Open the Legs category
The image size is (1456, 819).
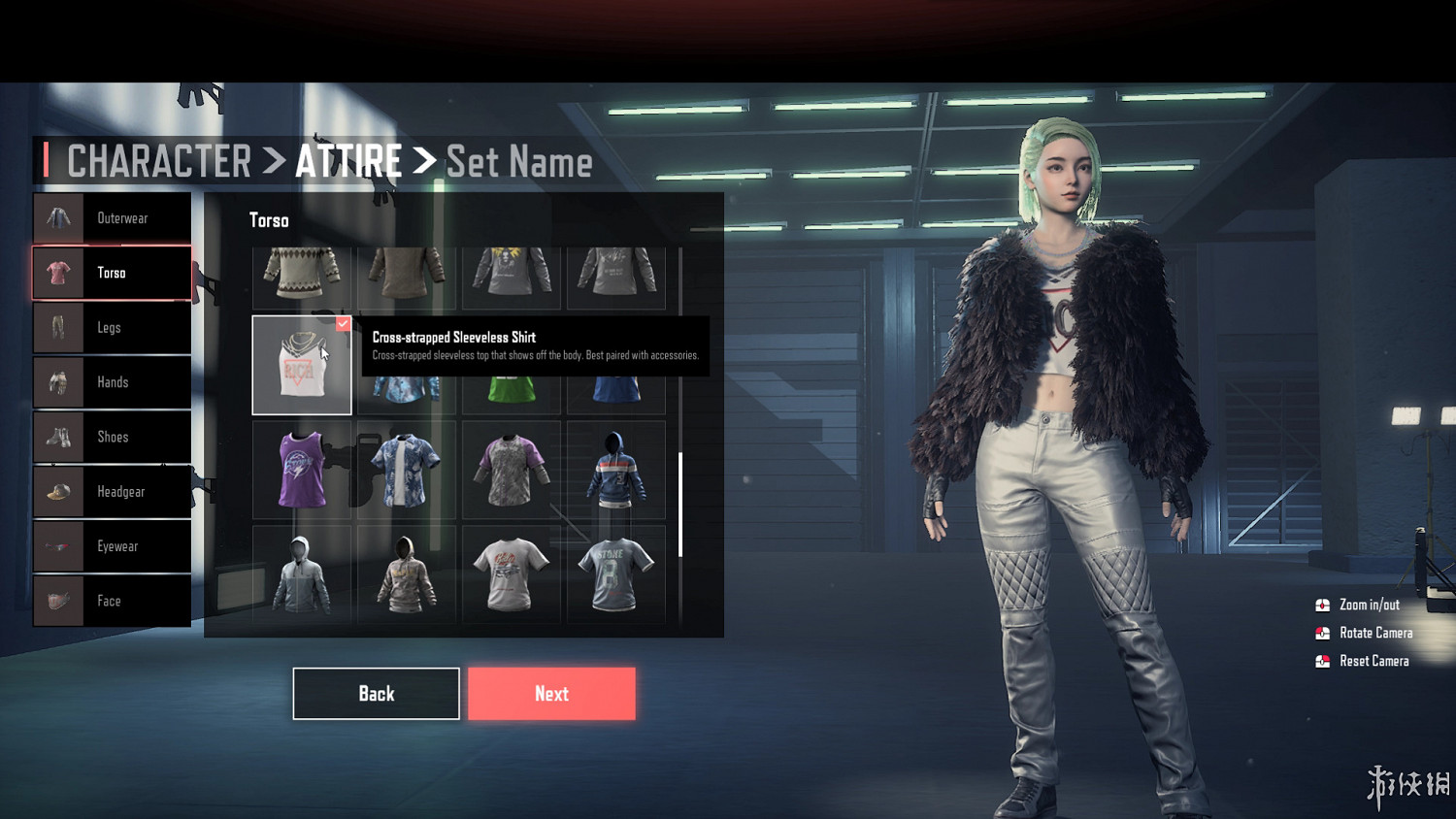pos(112,328)
